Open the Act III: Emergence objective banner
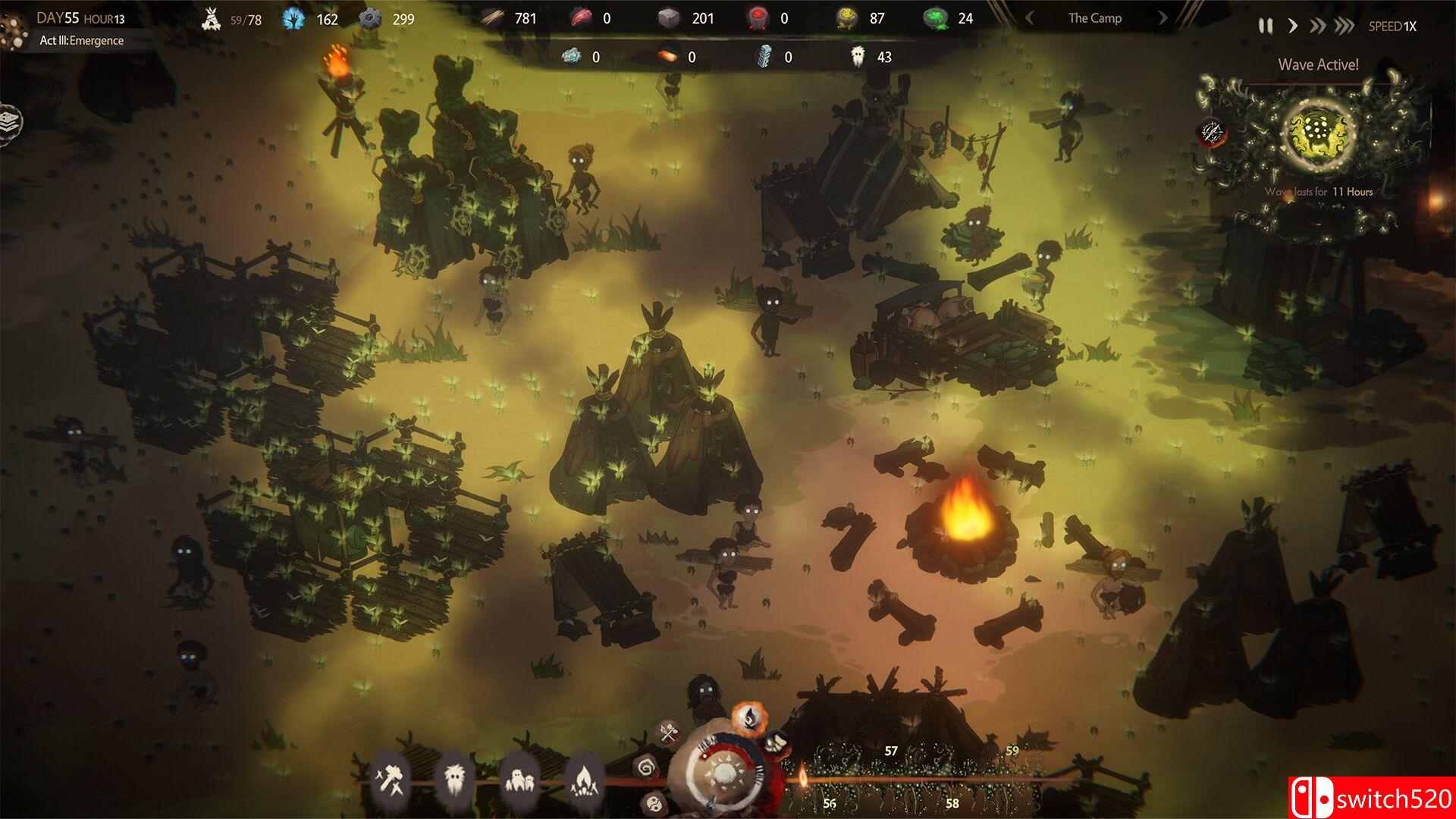The height and width of the screenshot is (819, 1456). pyautogui.click(x=82, y=41)
